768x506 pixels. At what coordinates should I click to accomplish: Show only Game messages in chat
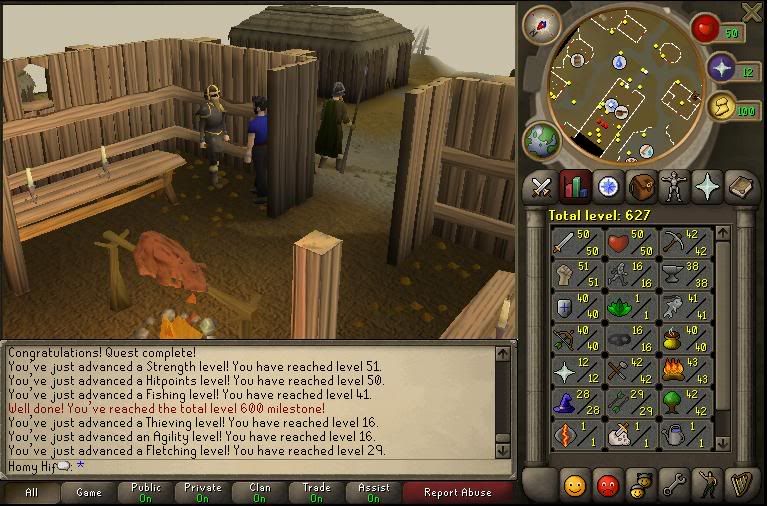click(x=88, y=492)
